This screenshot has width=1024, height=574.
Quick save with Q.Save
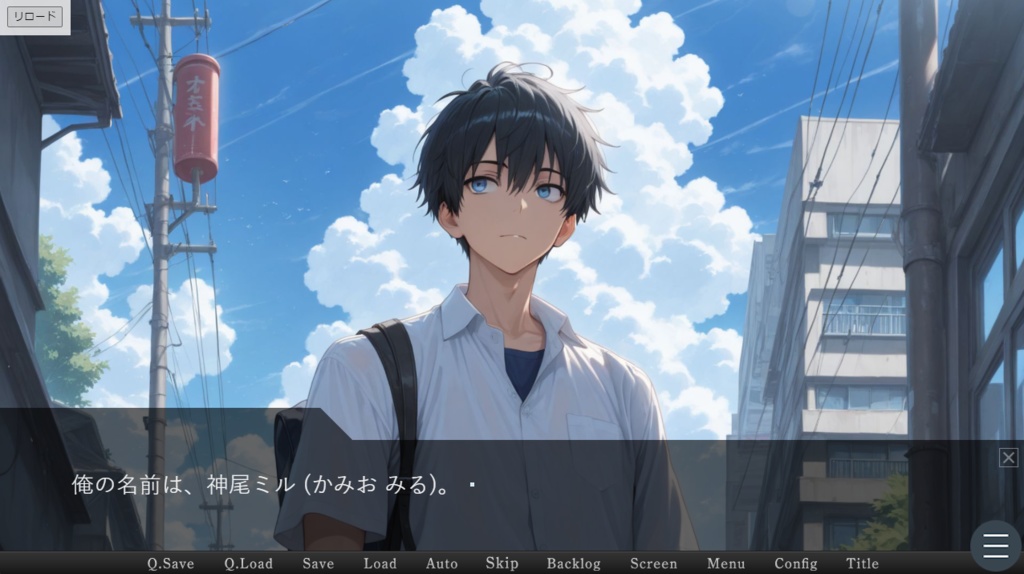(171, 563)
